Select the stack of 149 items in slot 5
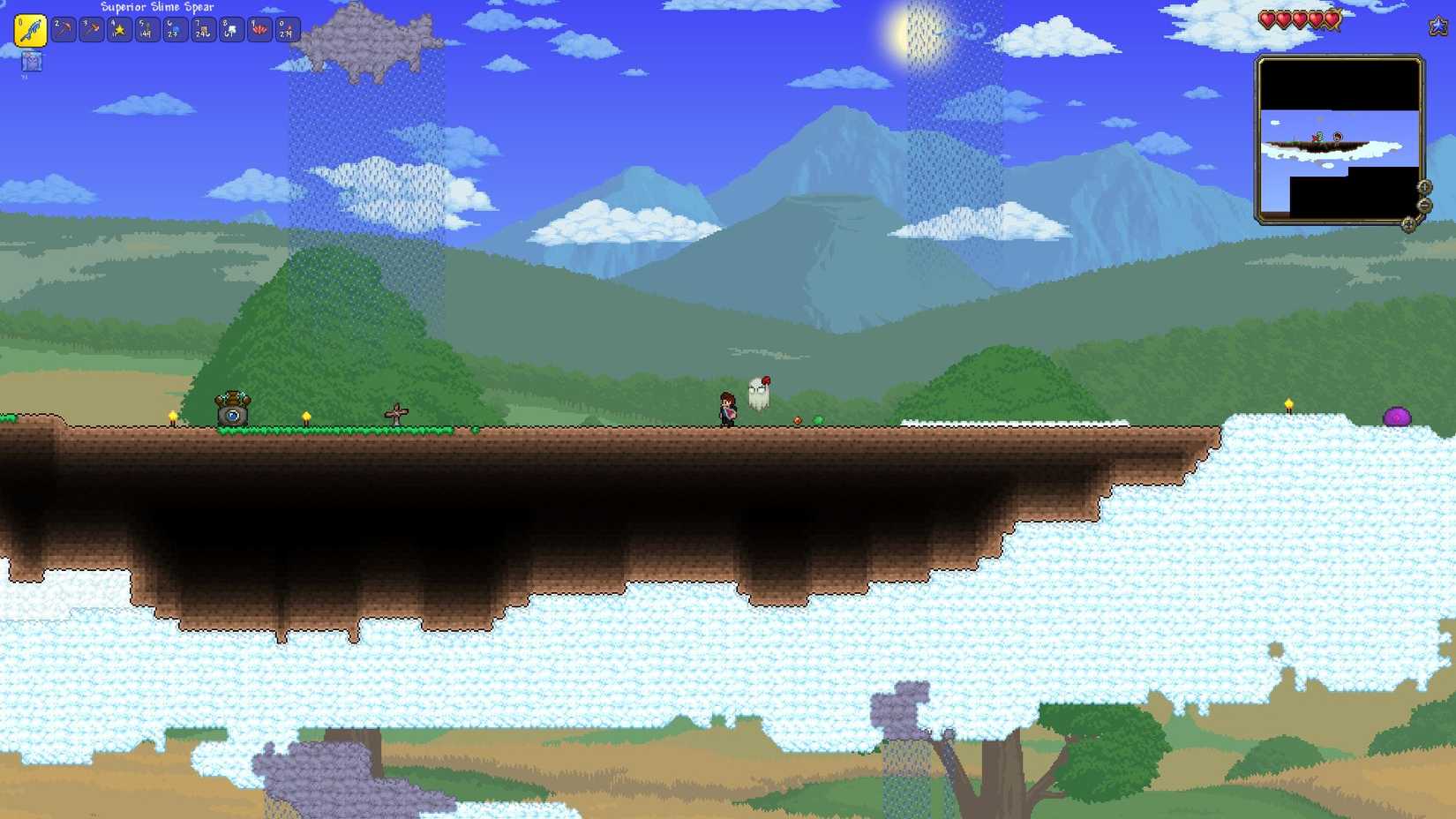 (146, 29)
